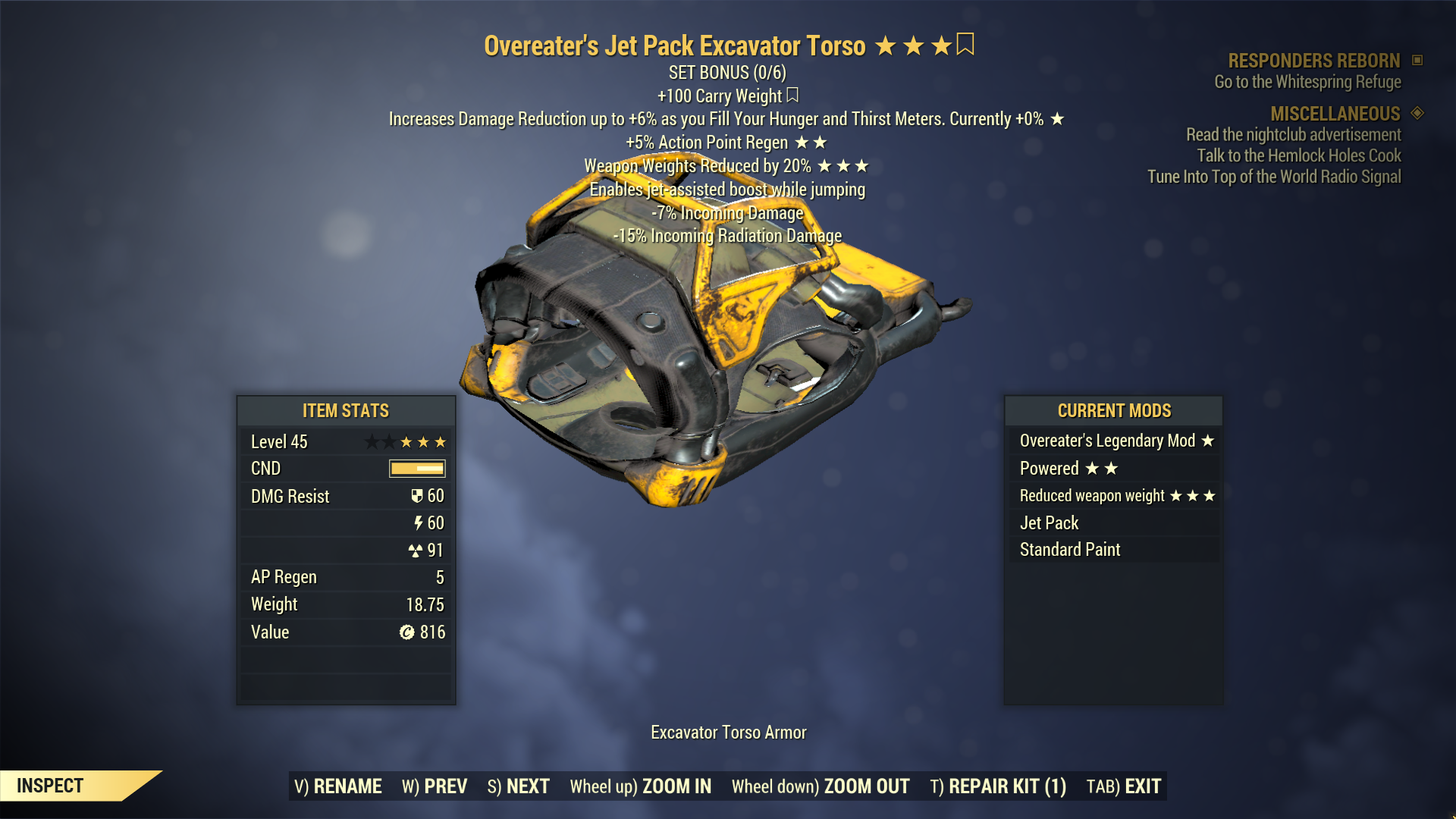Use the REPAIR KIT (1) button
The width and height of the screenshot is (1456, 819).
[998, 786]
